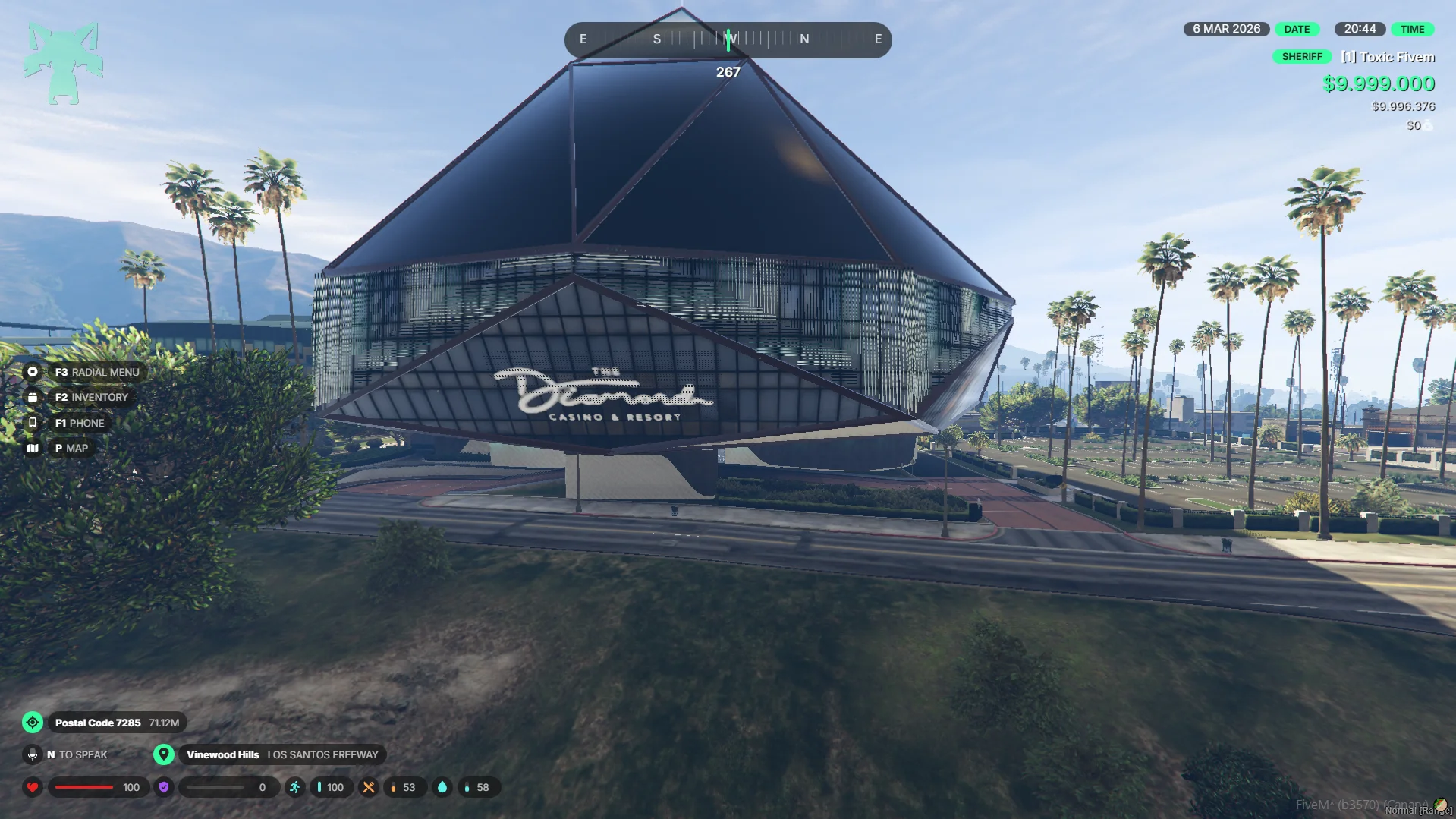Click the purple armor shield icon
Viewport: 1456px width, 819px height.
[163, 787]
